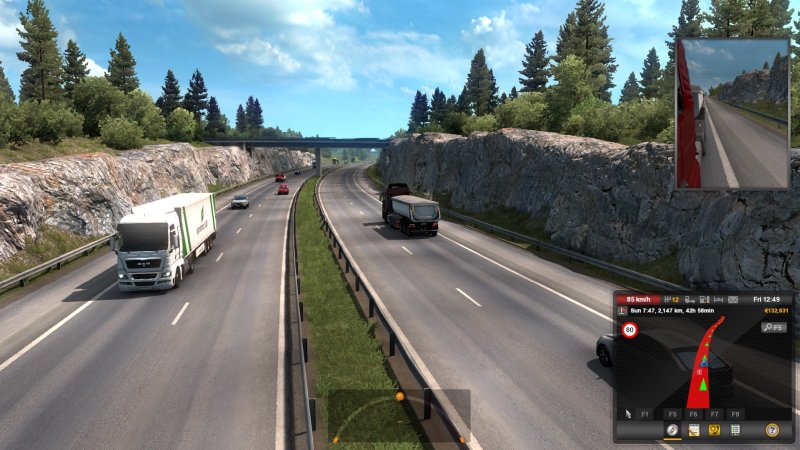
Task: Show the driver info list tab
Action: coord(735,430)
